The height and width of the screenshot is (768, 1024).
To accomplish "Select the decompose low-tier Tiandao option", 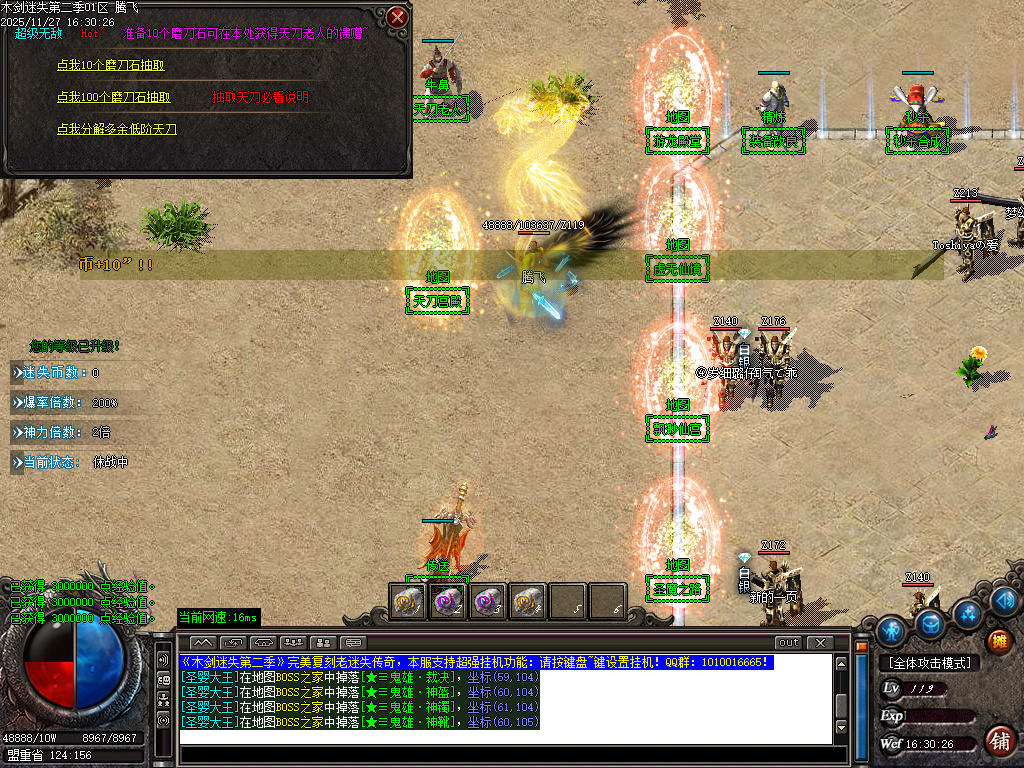I will 117,129.
